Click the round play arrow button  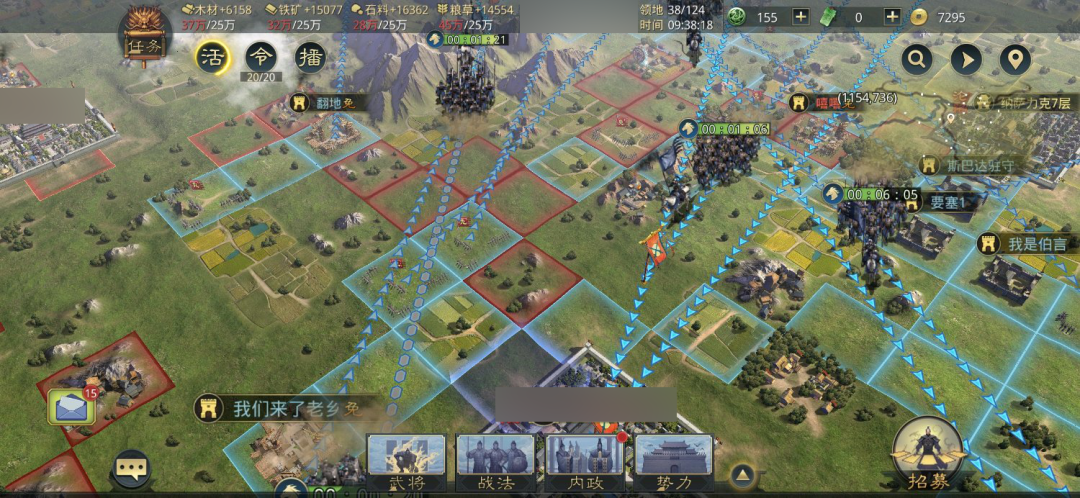tap(965, 60)
